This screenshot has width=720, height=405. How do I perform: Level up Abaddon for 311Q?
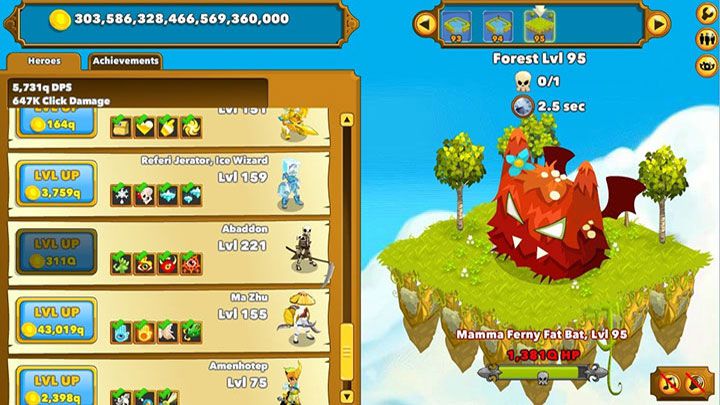pos(56,252)
